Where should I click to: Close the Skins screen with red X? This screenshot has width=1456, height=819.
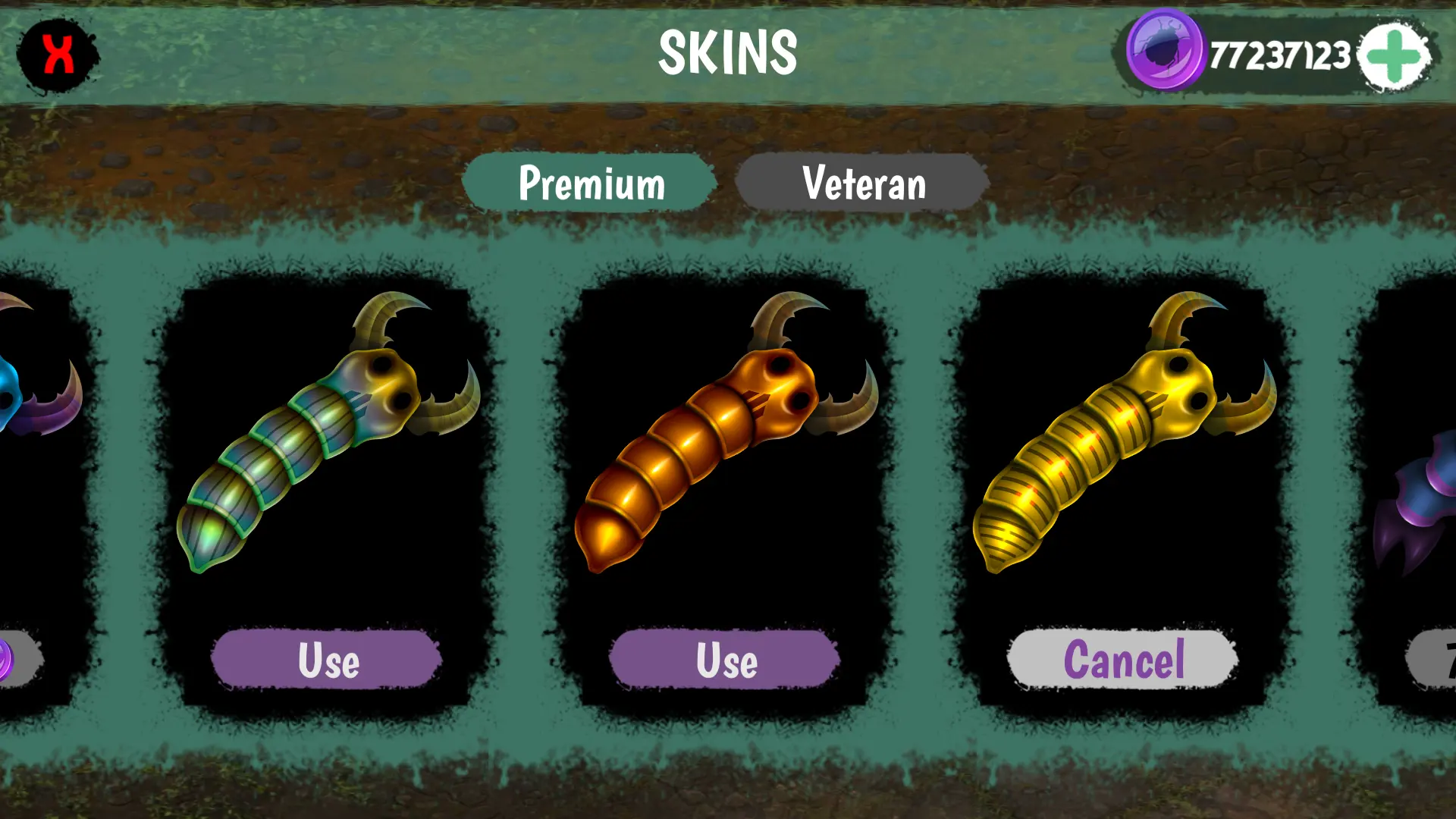point(58,55)
